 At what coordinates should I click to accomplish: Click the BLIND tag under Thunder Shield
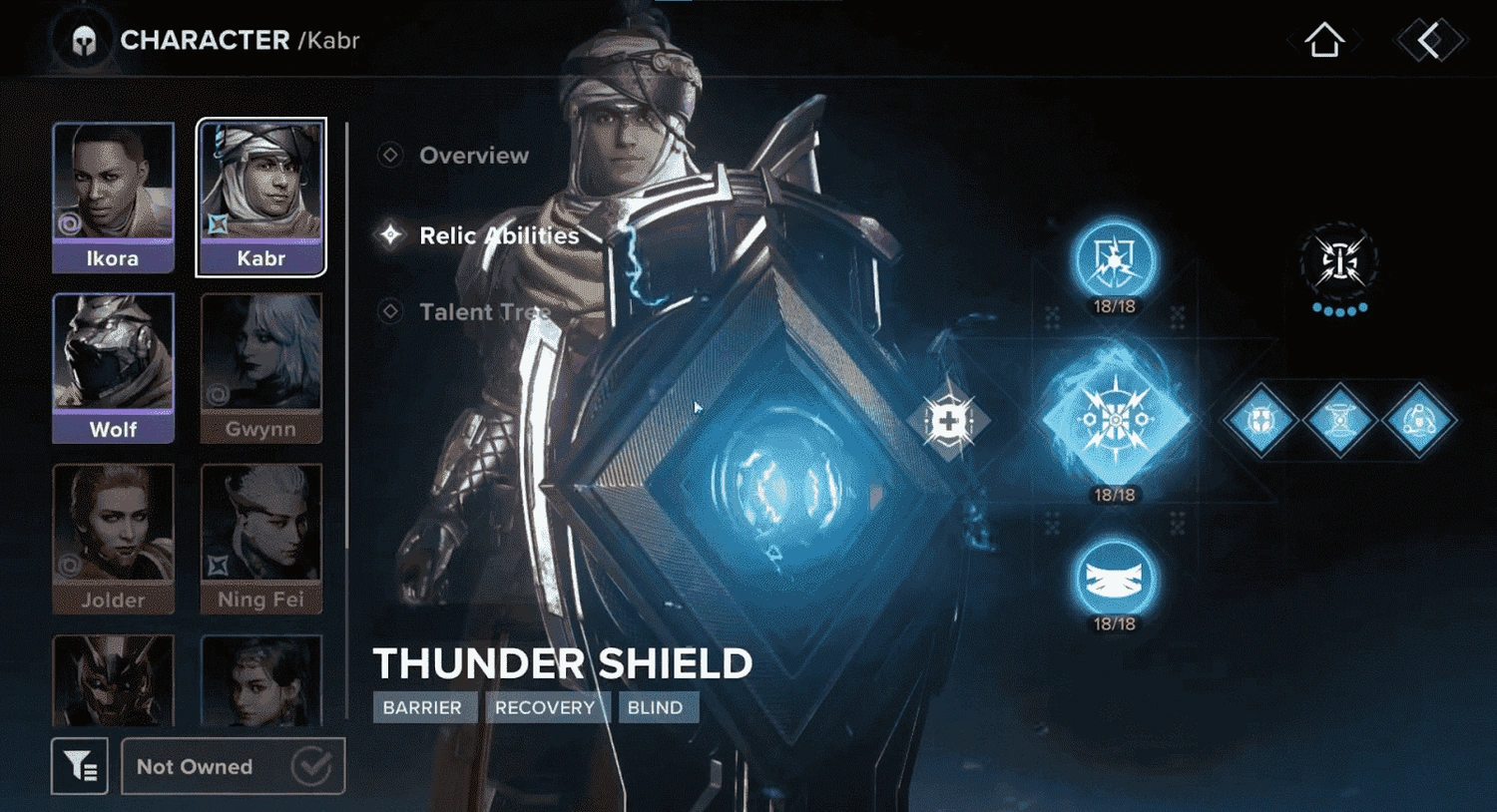pos(659,707)
